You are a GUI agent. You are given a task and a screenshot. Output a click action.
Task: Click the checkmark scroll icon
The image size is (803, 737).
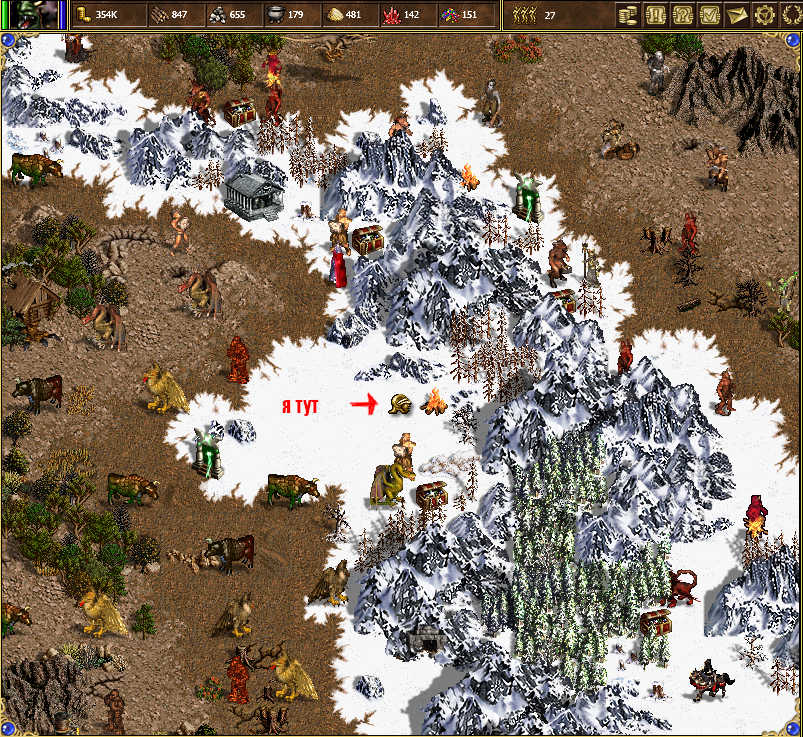pyautogui.click(x=710, y=14)
